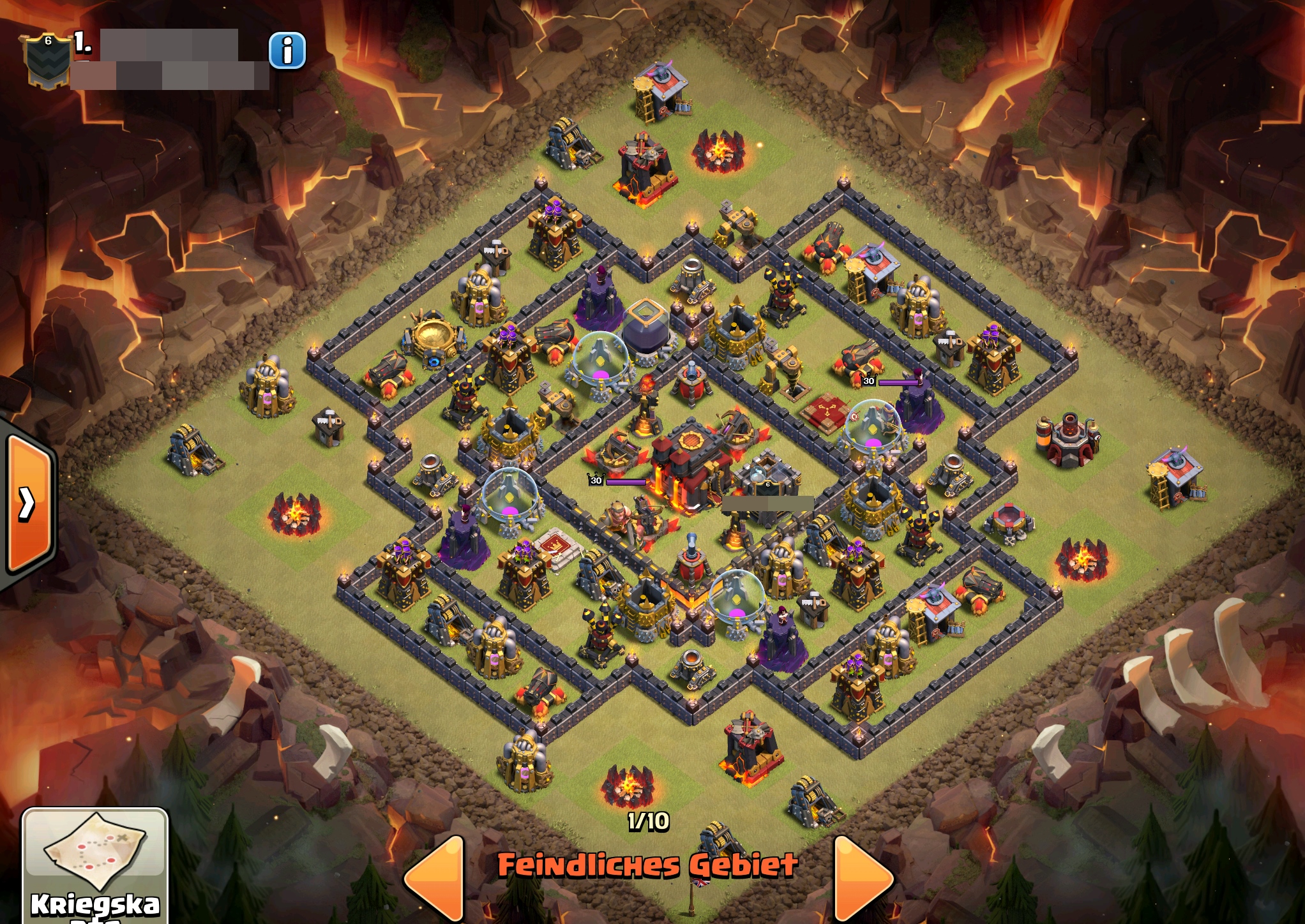
Task: Open the blue info button
Action: click(x=287, y=50)
